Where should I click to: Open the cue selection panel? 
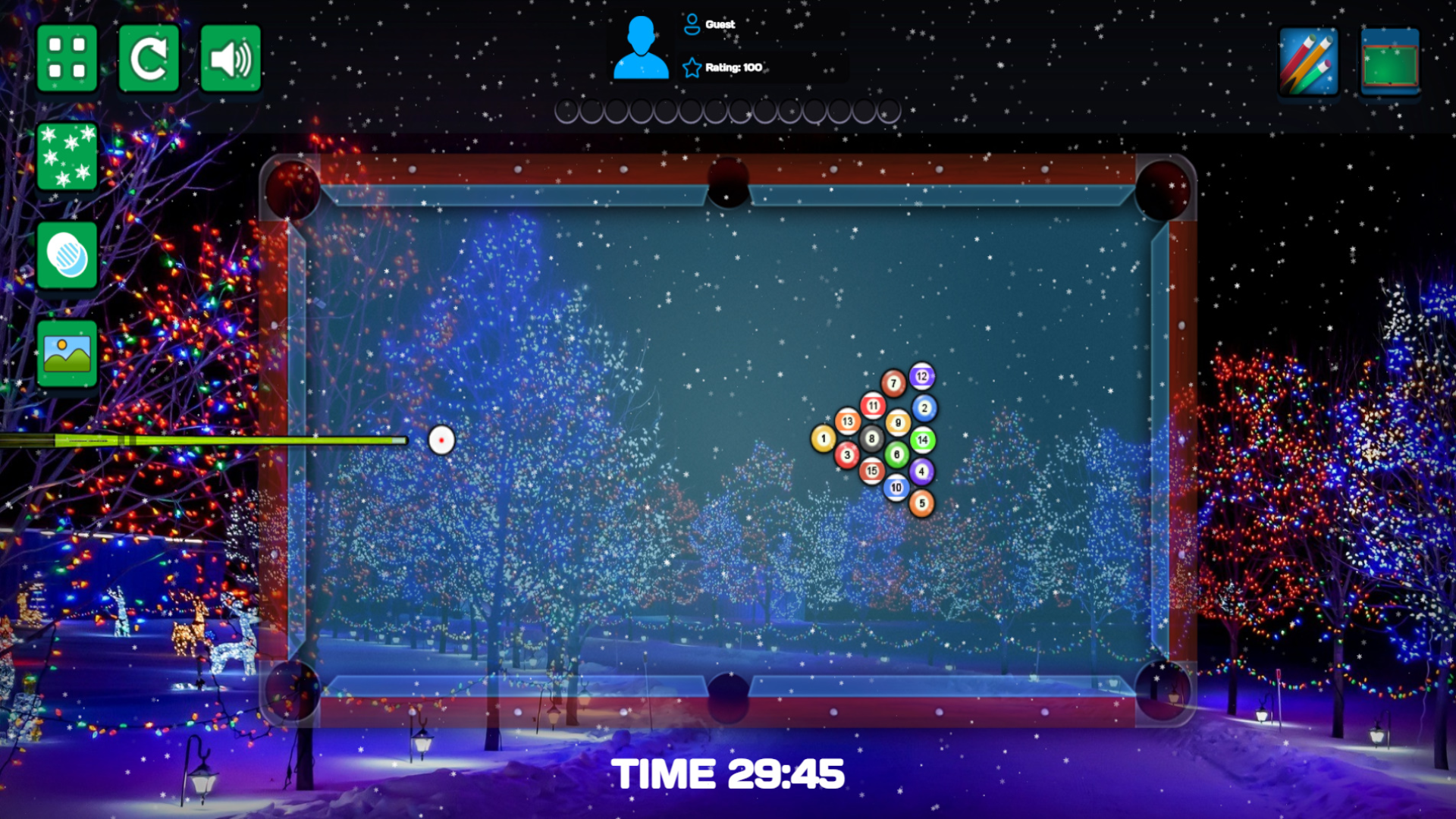point(1308,58)
